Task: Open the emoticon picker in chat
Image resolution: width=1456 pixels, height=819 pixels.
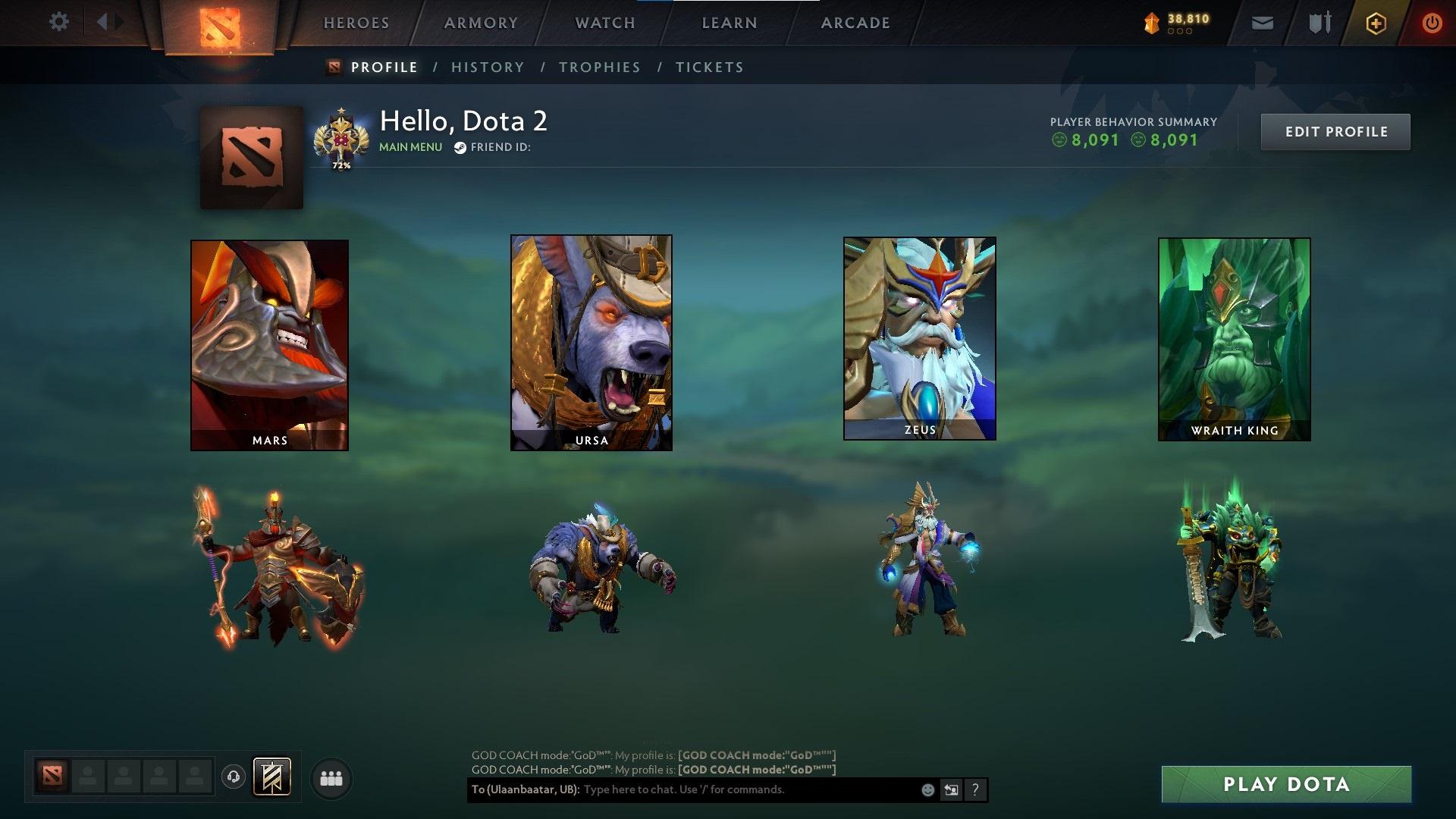Action: 927,789
